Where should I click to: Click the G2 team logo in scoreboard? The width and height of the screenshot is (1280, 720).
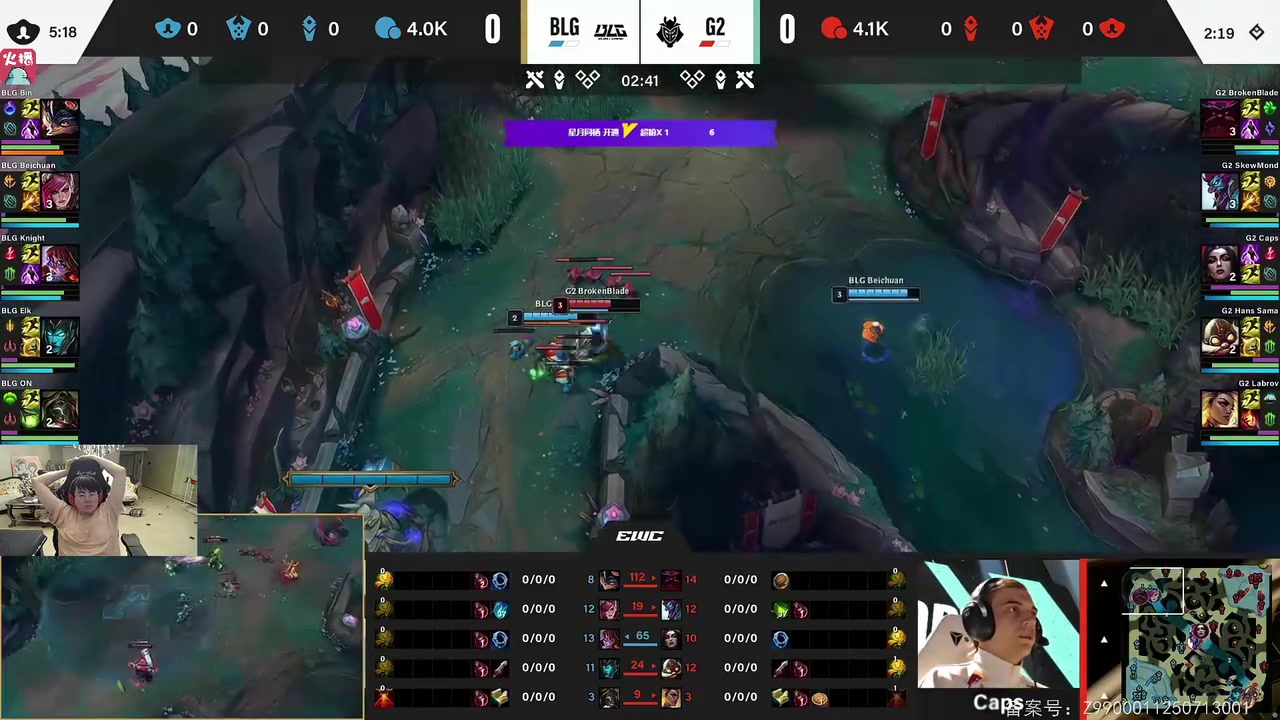click(669, 31)
